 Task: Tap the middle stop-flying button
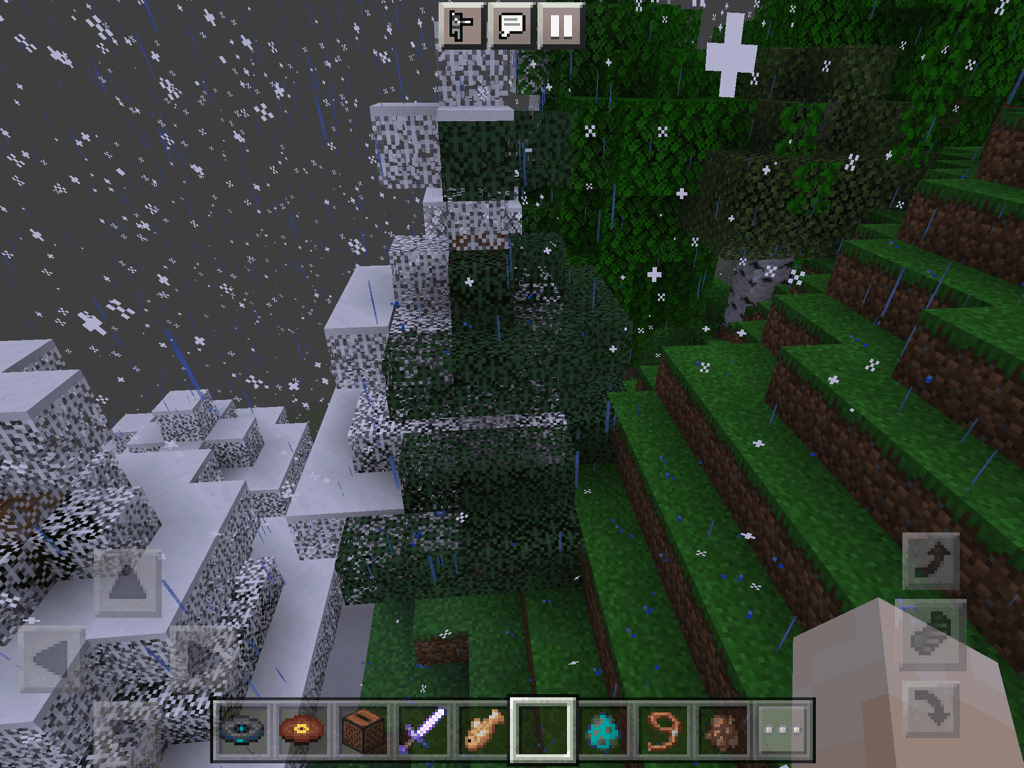click(931, 636)
